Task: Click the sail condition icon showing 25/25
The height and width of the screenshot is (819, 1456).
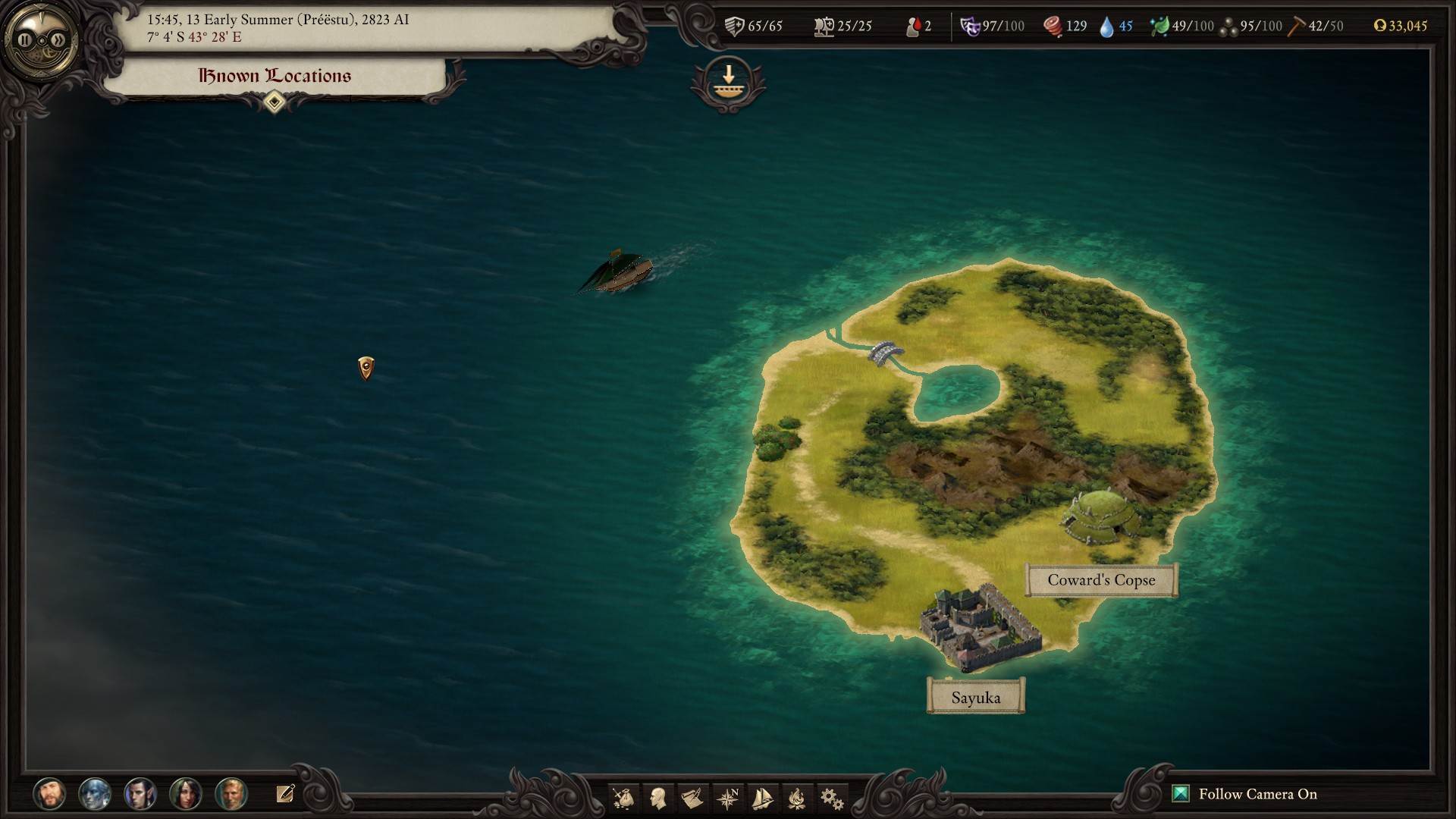Action: [x=825, y=25]
